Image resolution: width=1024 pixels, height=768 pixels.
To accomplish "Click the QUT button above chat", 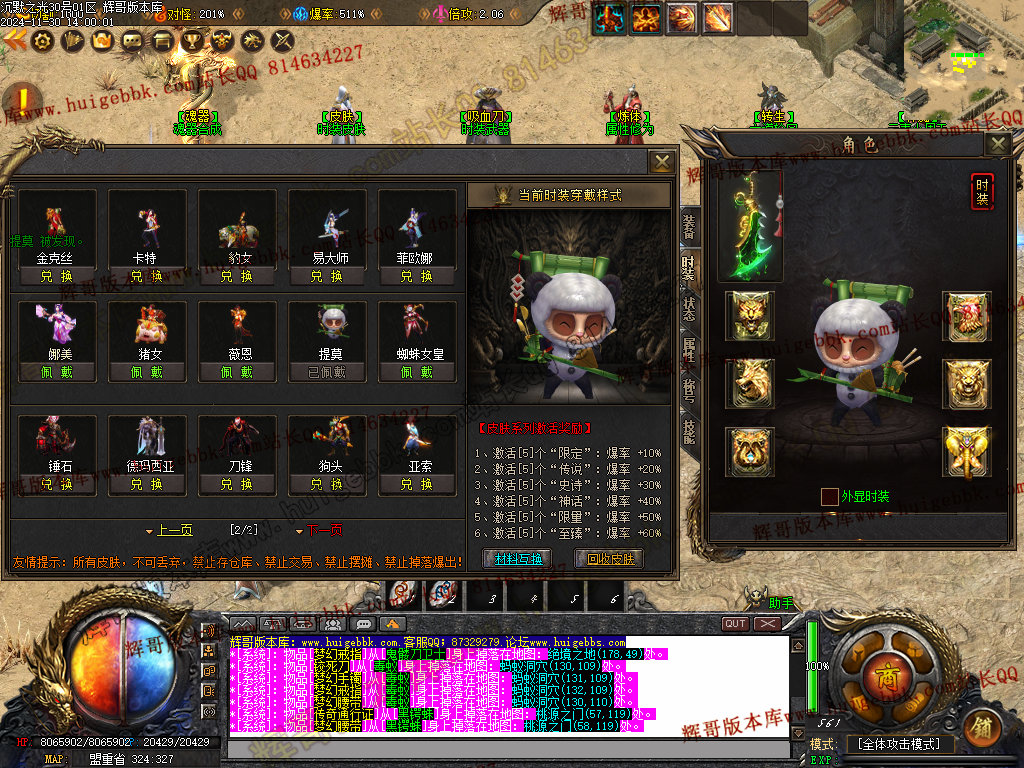I will pos(735,623).
